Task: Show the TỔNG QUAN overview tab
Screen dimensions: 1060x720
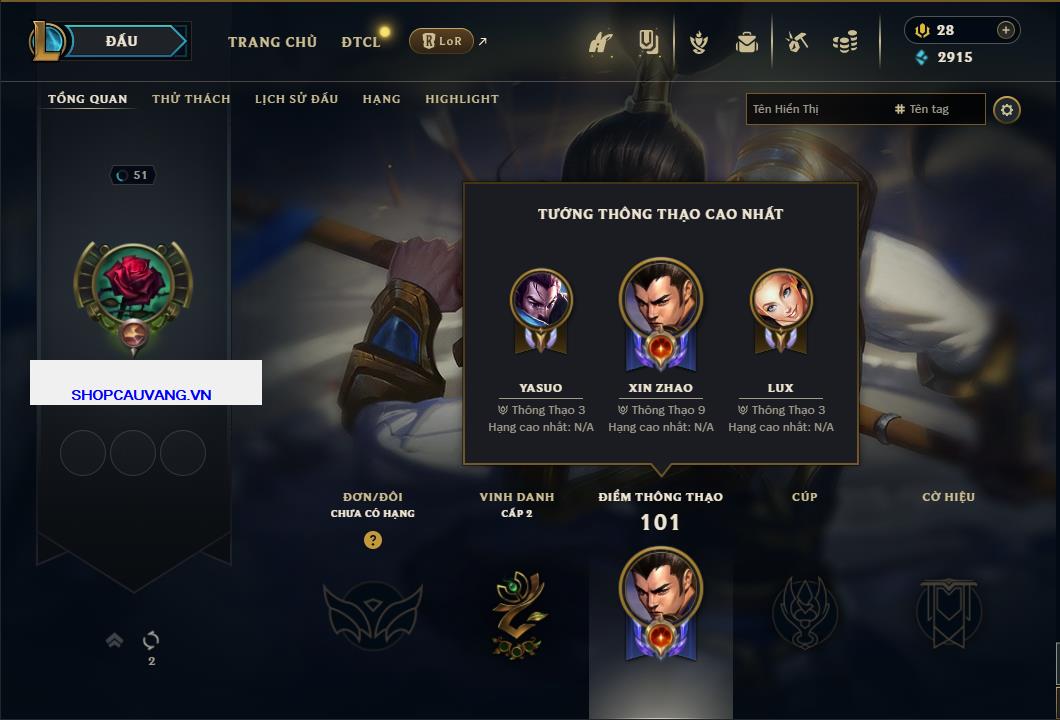Action: tap(88, 99)
